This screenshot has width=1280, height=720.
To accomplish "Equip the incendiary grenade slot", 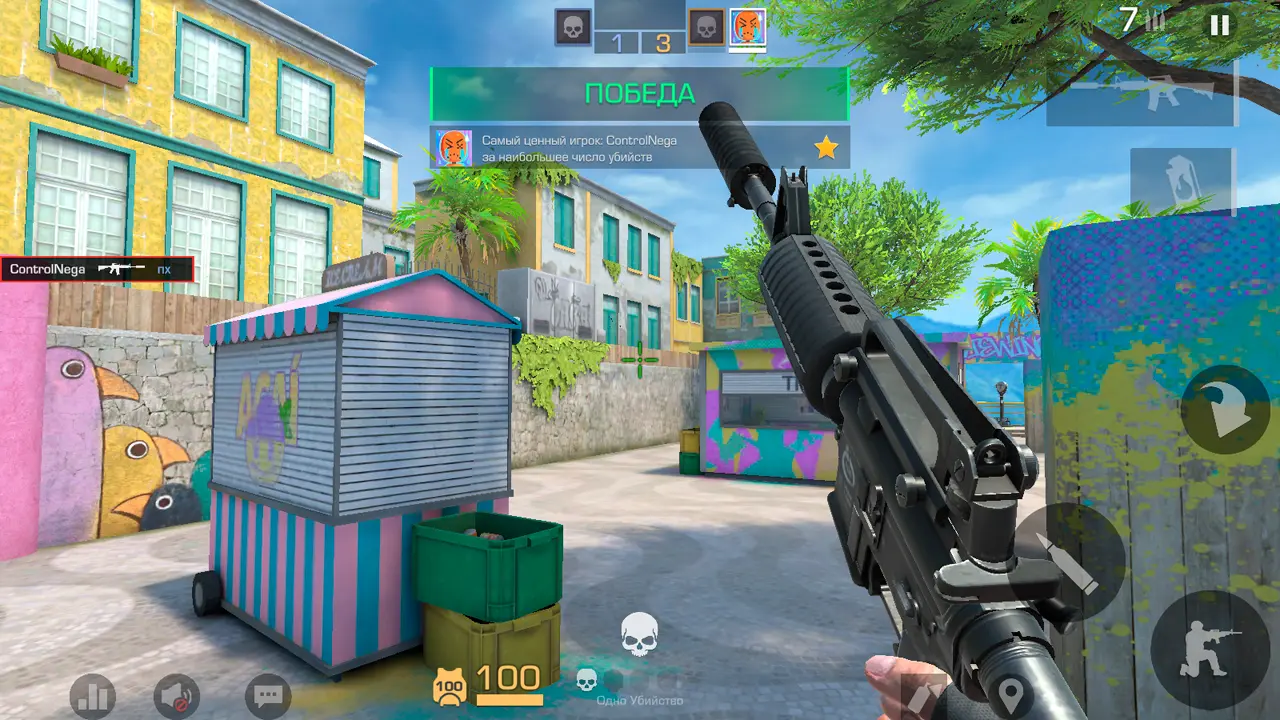I will click(1183, 182).
